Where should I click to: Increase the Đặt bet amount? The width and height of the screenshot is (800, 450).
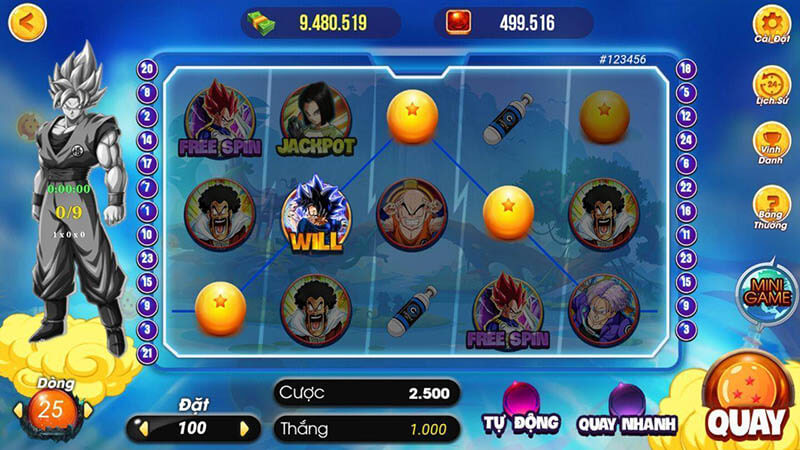pos(246,428)
